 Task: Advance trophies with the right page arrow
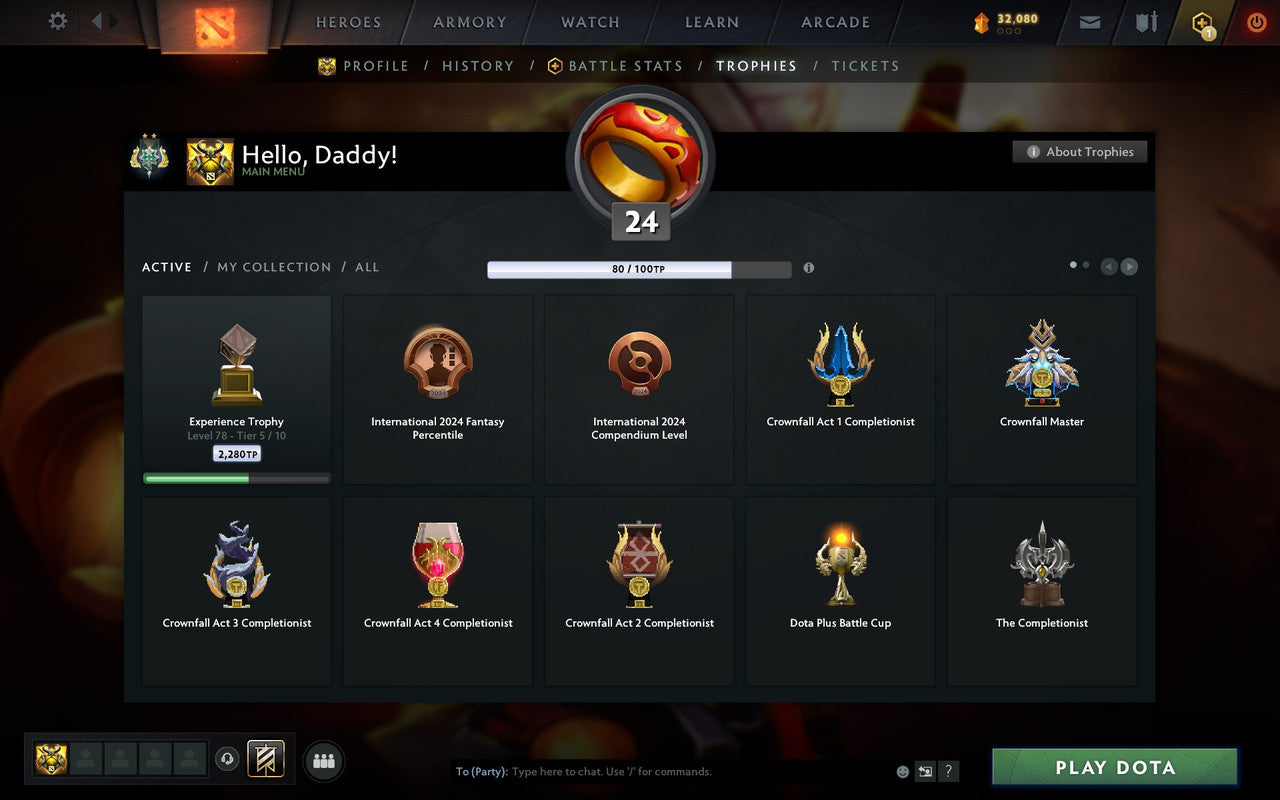coord(1130,266)
